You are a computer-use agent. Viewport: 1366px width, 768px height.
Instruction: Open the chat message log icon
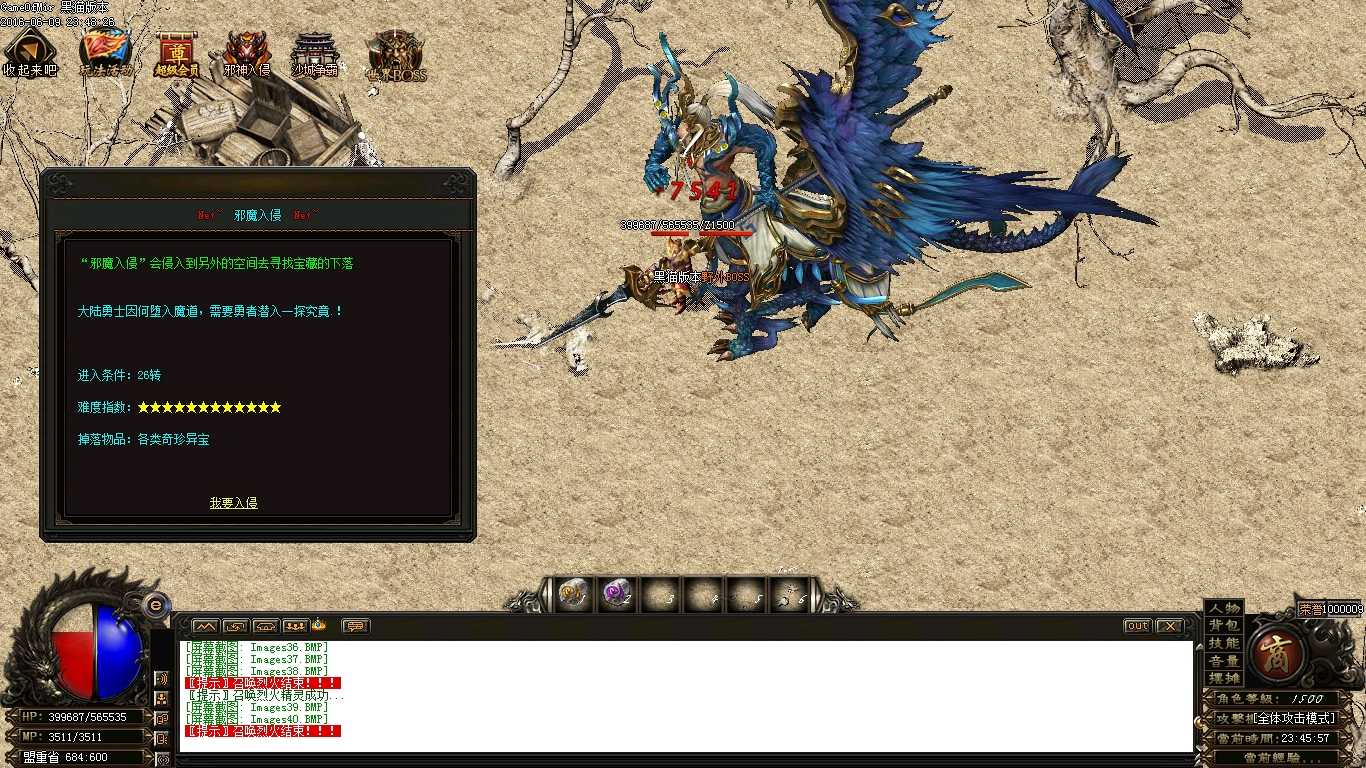tap(353, 625)
